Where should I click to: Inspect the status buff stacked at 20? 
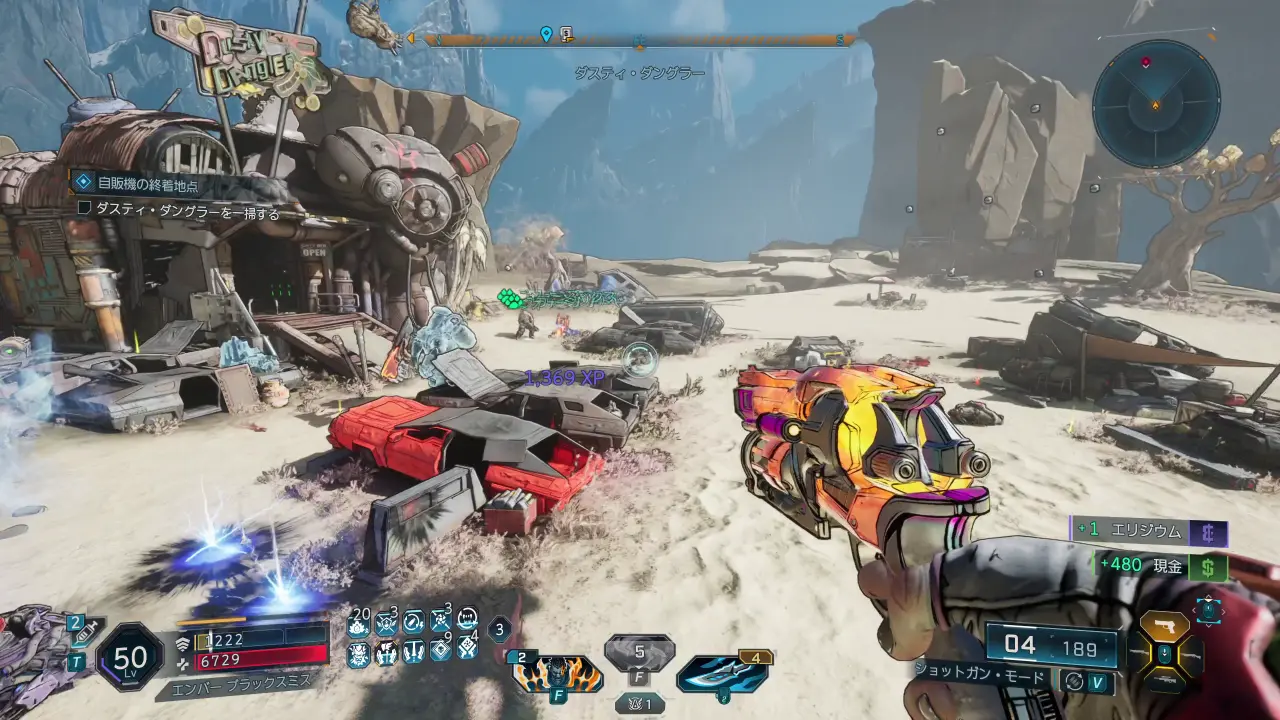pos(359,624)
